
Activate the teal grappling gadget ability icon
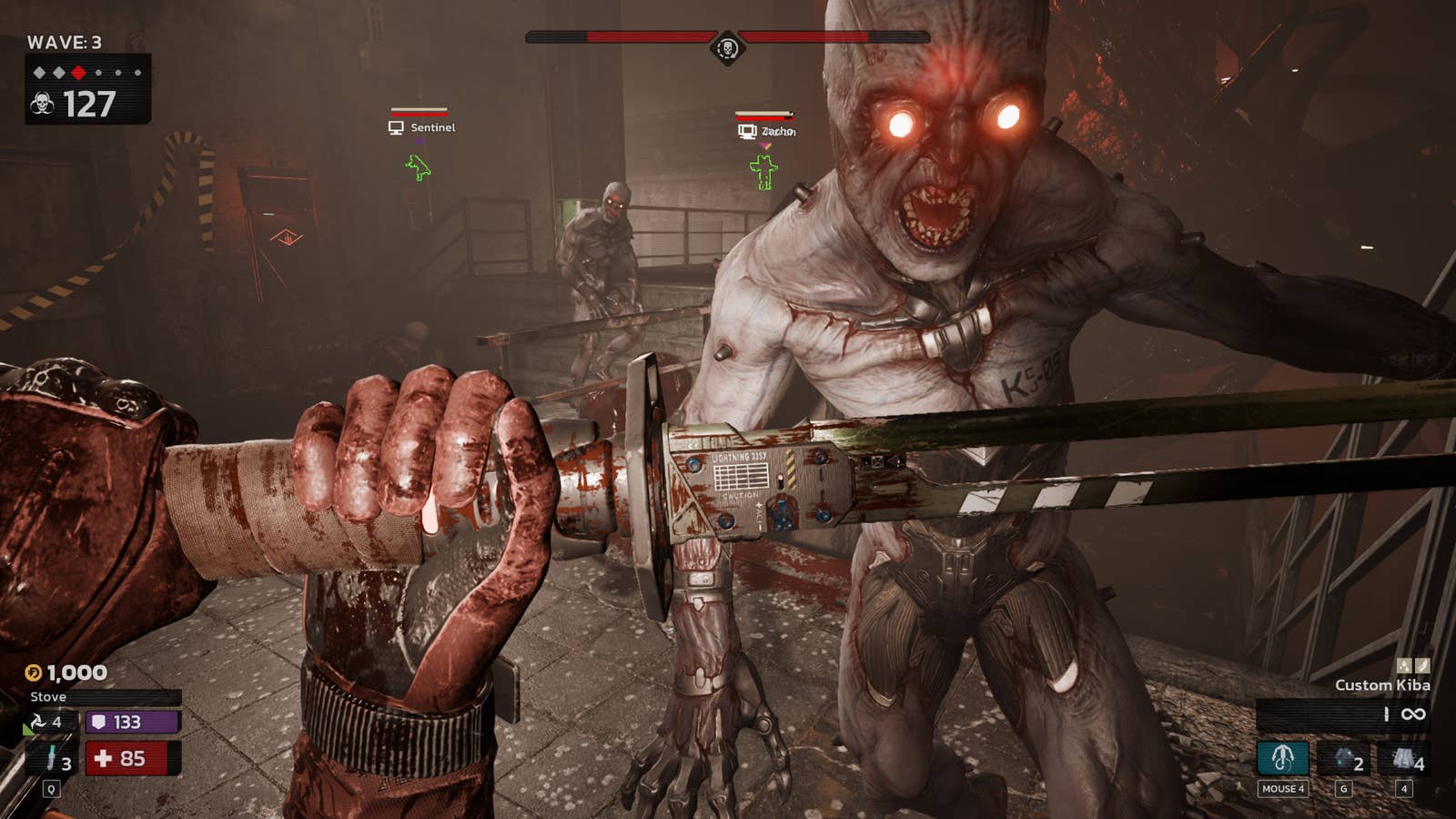coord(1282,758)
